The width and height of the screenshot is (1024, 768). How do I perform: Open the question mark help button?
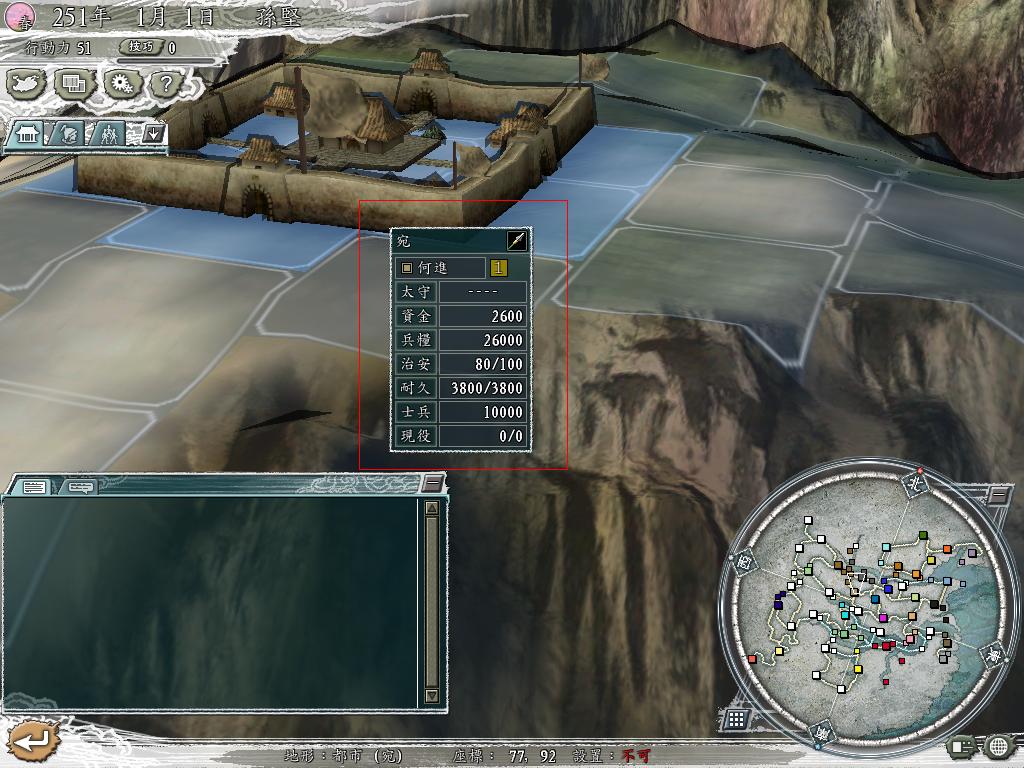pyautogui.click(x=167, y=84)
